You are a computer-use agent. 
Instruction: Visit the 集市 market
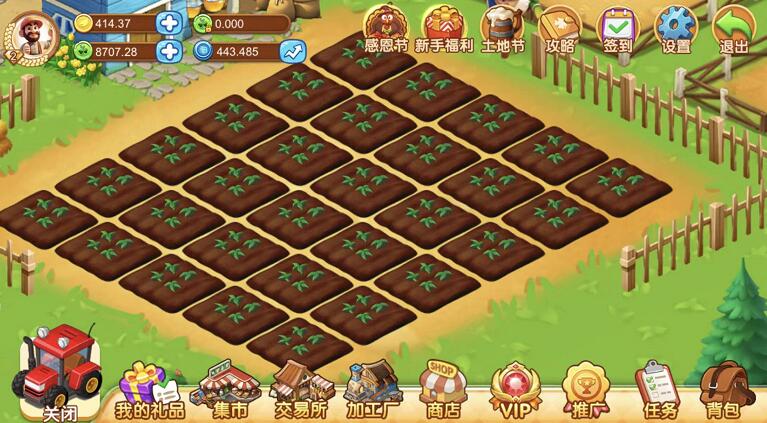point(226,390)
